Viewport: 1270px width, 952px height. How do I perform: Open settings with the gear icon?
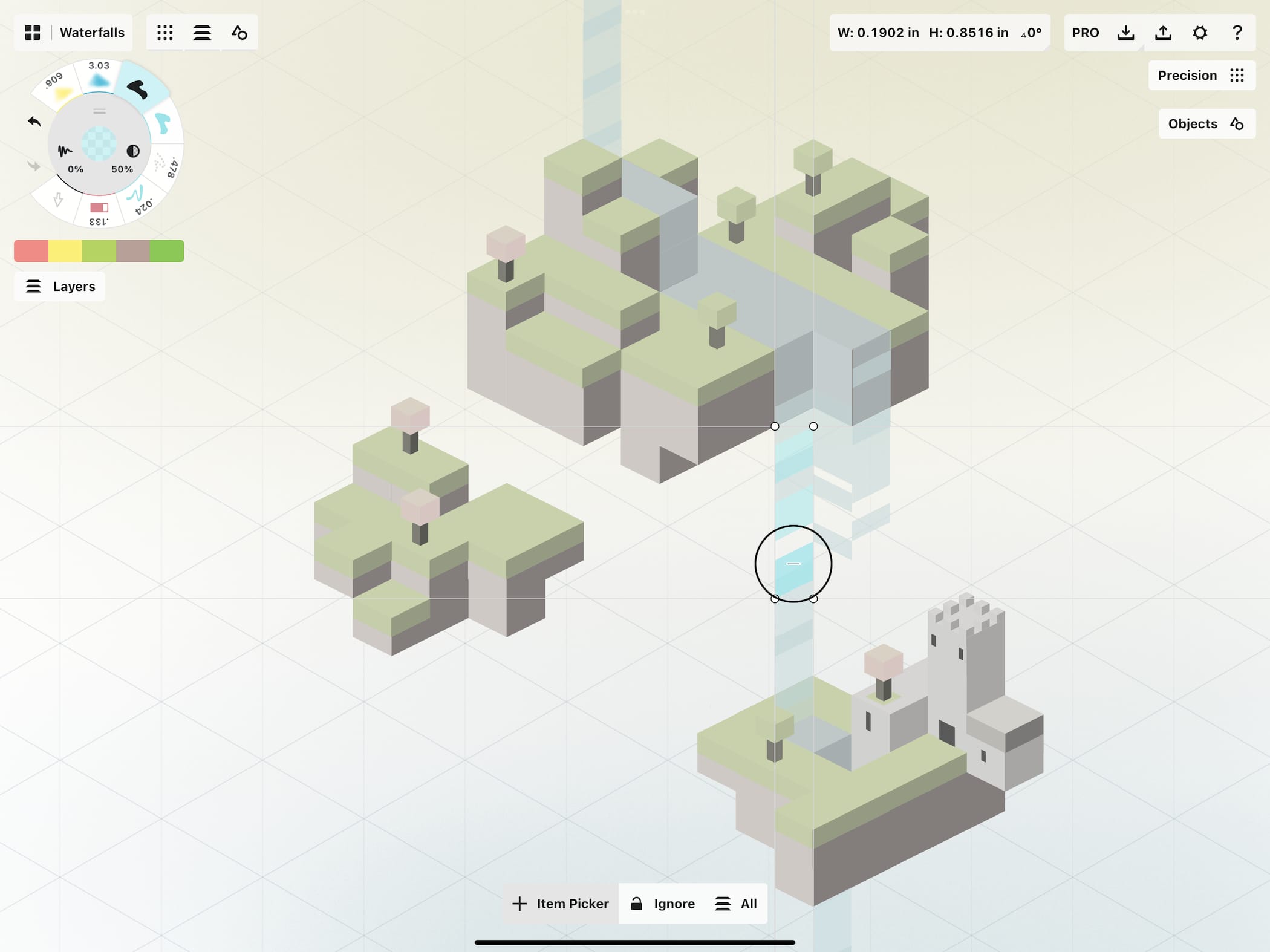coord(1200,33)
